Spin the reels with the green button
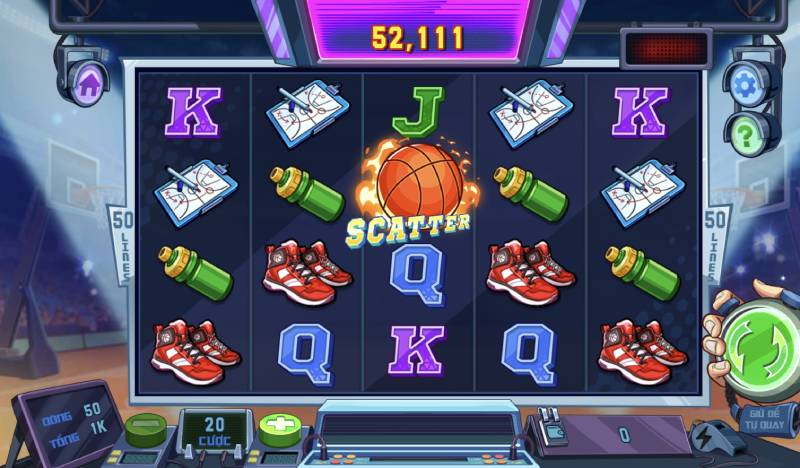Image resolution: width=800 pixels, height=468 pixels. click(x=758, y=346)
